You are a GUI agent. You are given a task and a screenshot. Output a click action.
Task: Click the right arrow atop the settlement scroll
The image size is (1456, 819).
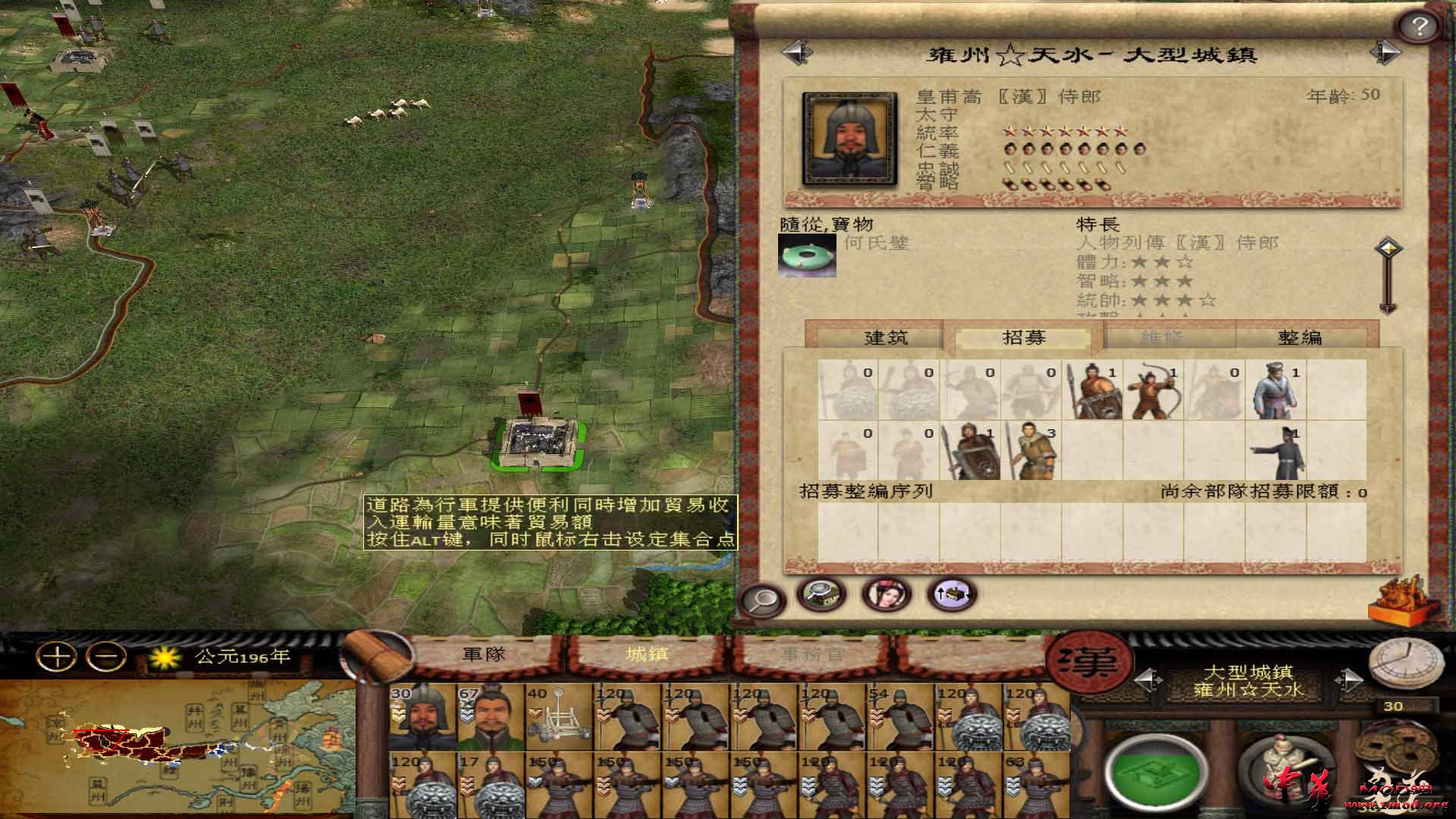point(1388,52)
